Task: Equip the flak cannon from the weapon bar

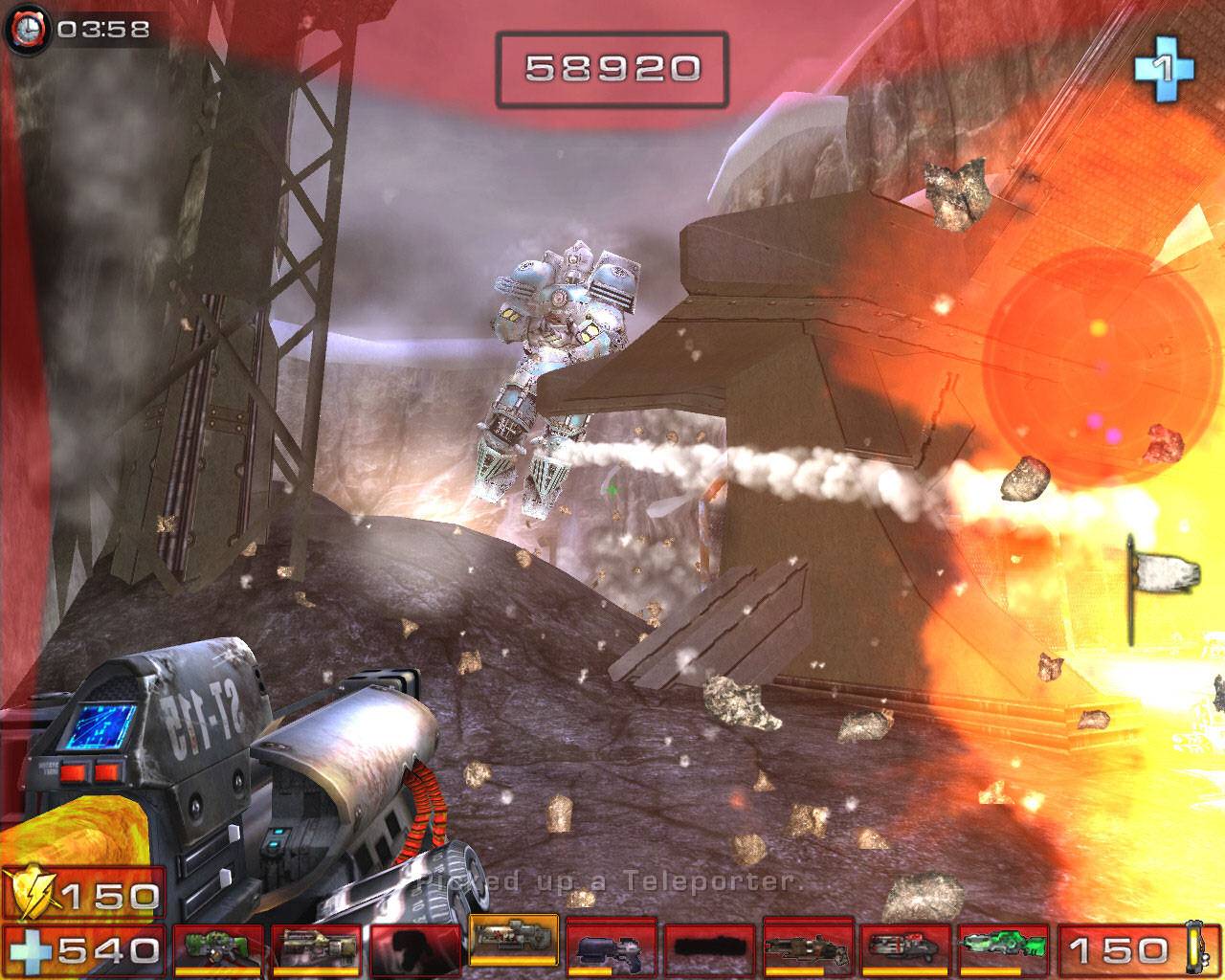Action: (x=807, y=947)
